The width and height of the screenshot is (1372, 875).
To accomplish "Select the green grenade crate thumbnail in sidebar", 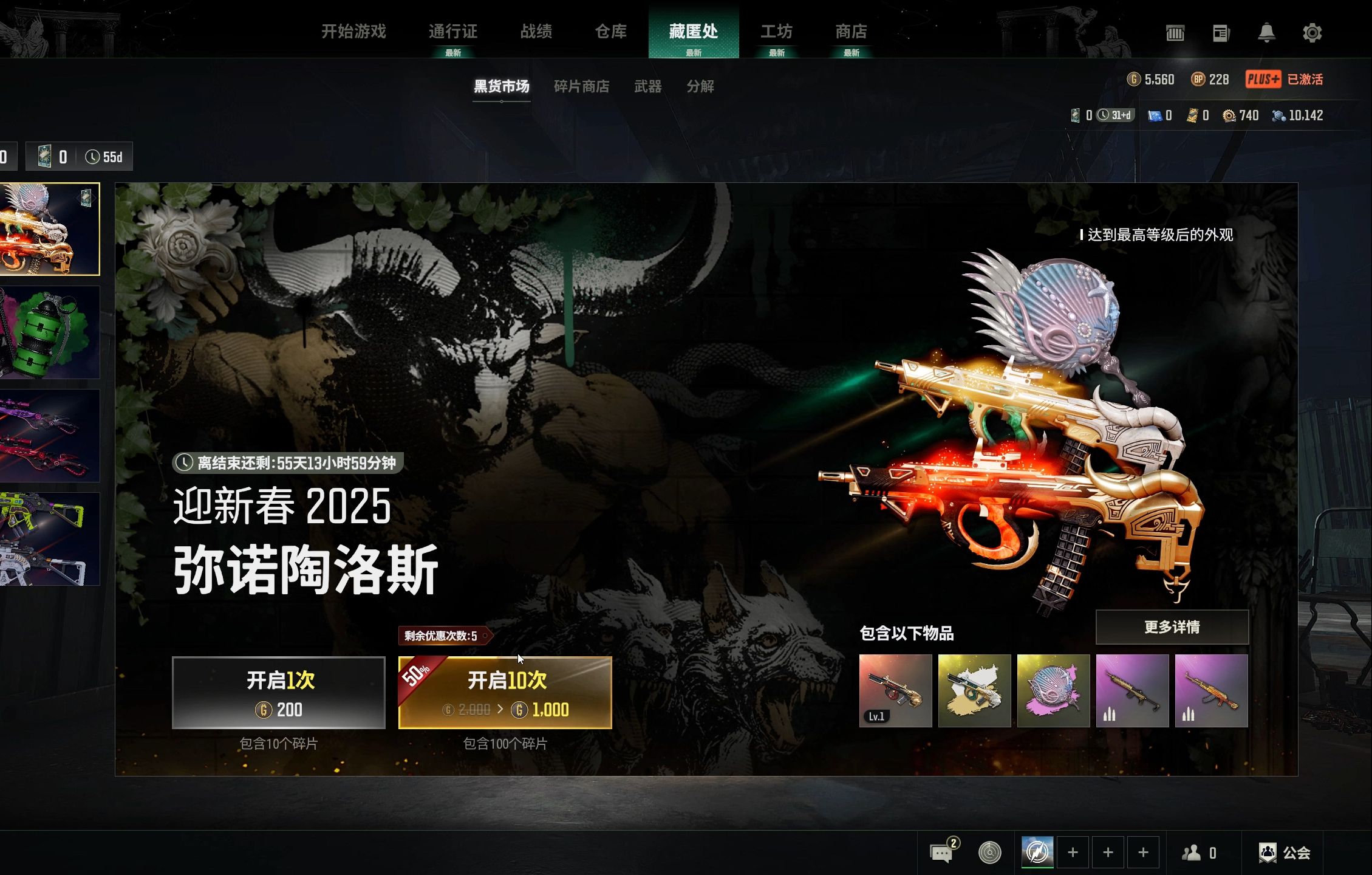I will (50, 331).
